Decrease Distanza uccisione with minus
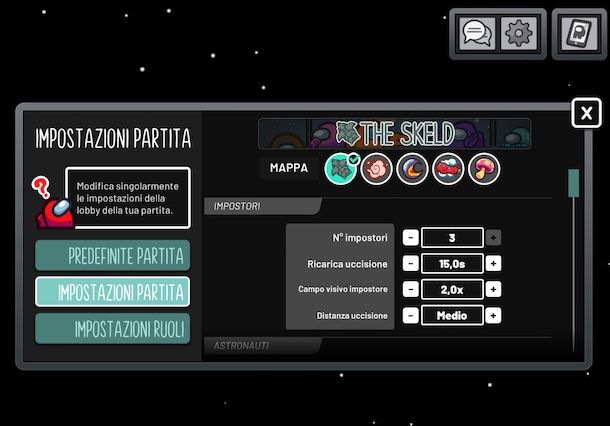The image size is (610, 426). click(x=411, y=316)
